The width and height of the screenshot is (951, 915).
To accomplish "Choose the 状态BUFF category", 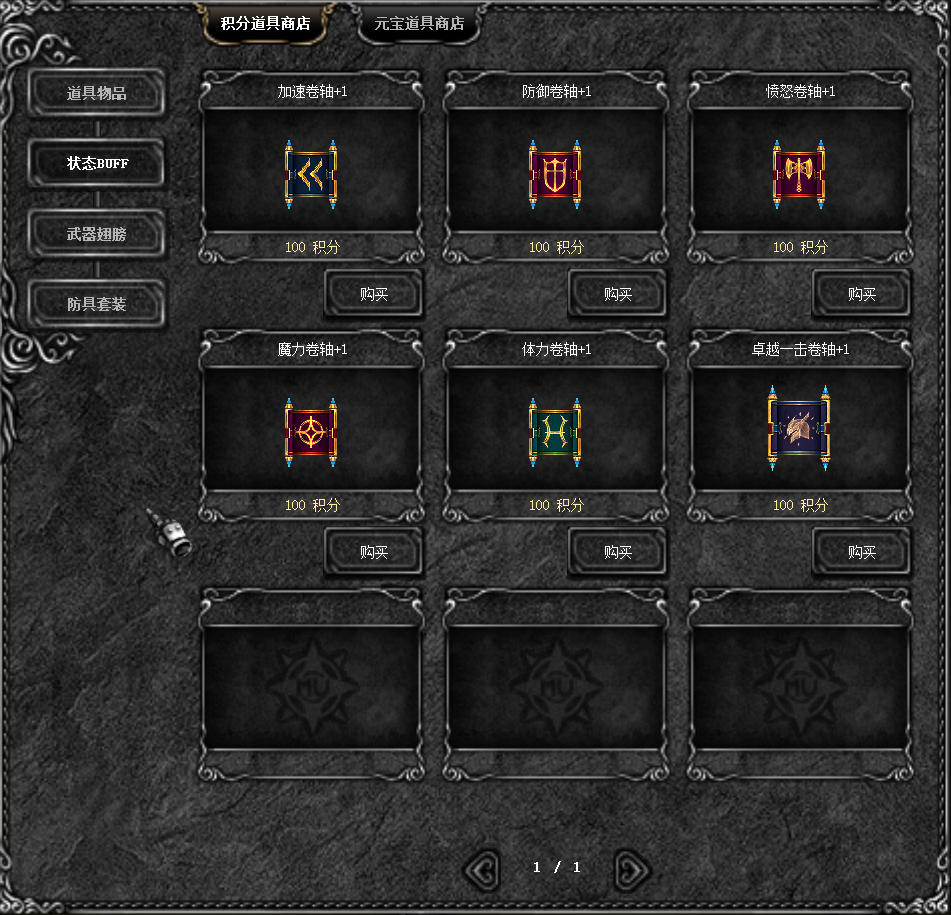I will coord(97,164).
